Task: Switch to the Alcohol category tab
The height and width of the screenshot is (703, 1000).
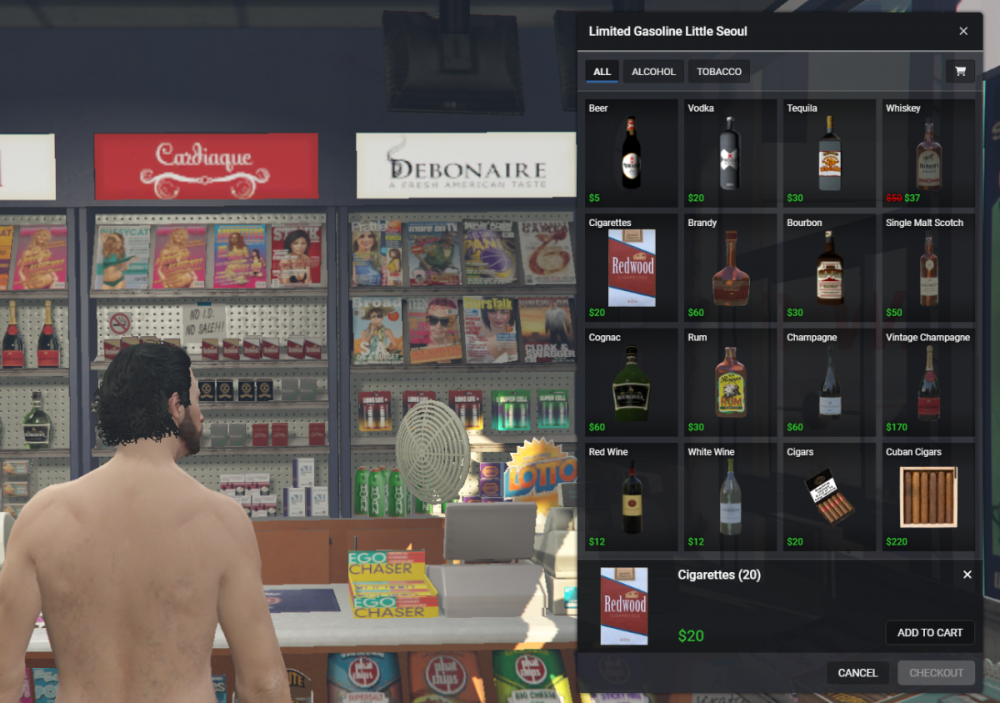Action: 654,72
